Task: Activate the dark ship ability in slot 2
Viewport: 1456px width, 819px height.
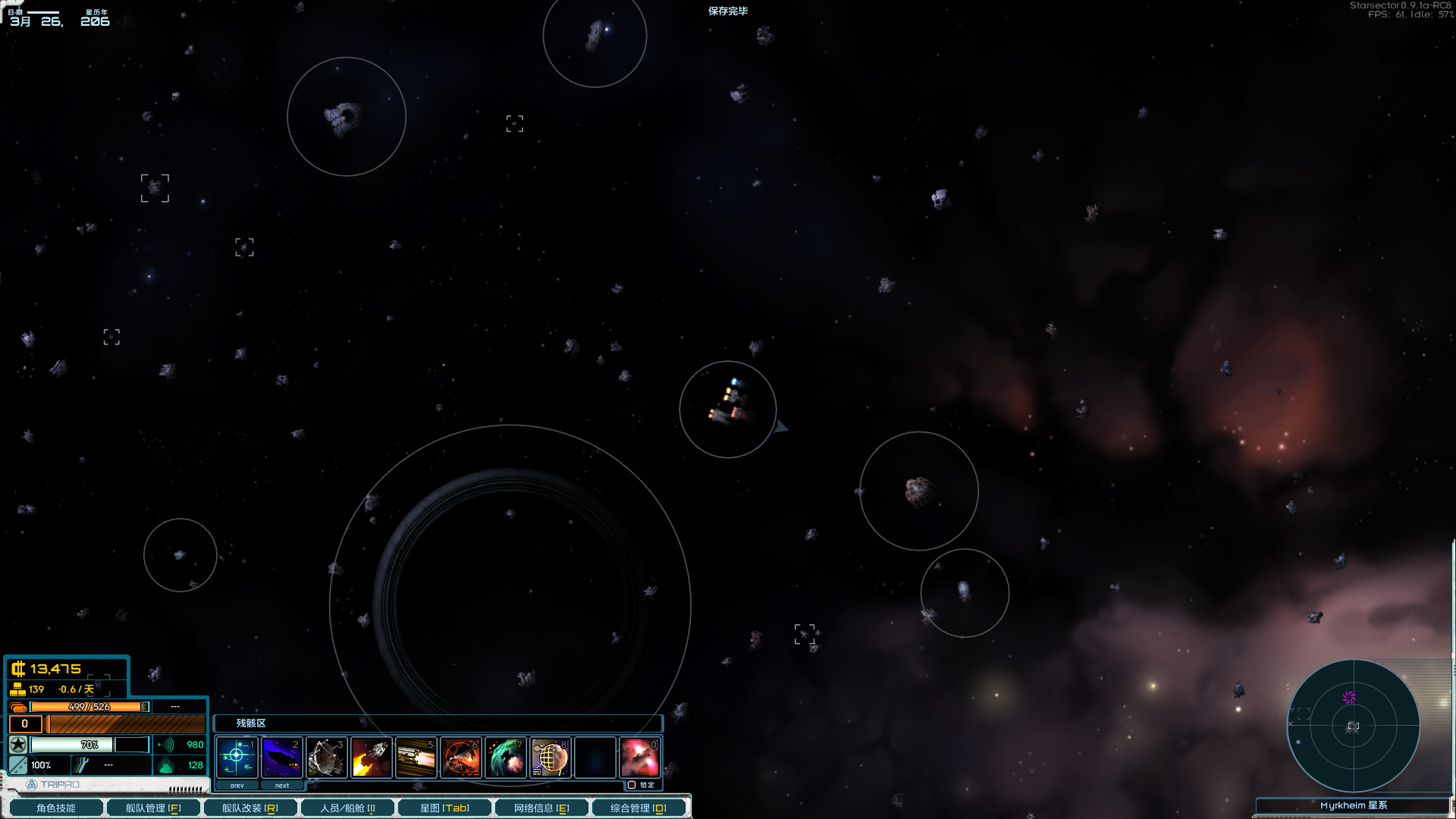Action: (x=281, y=757)
